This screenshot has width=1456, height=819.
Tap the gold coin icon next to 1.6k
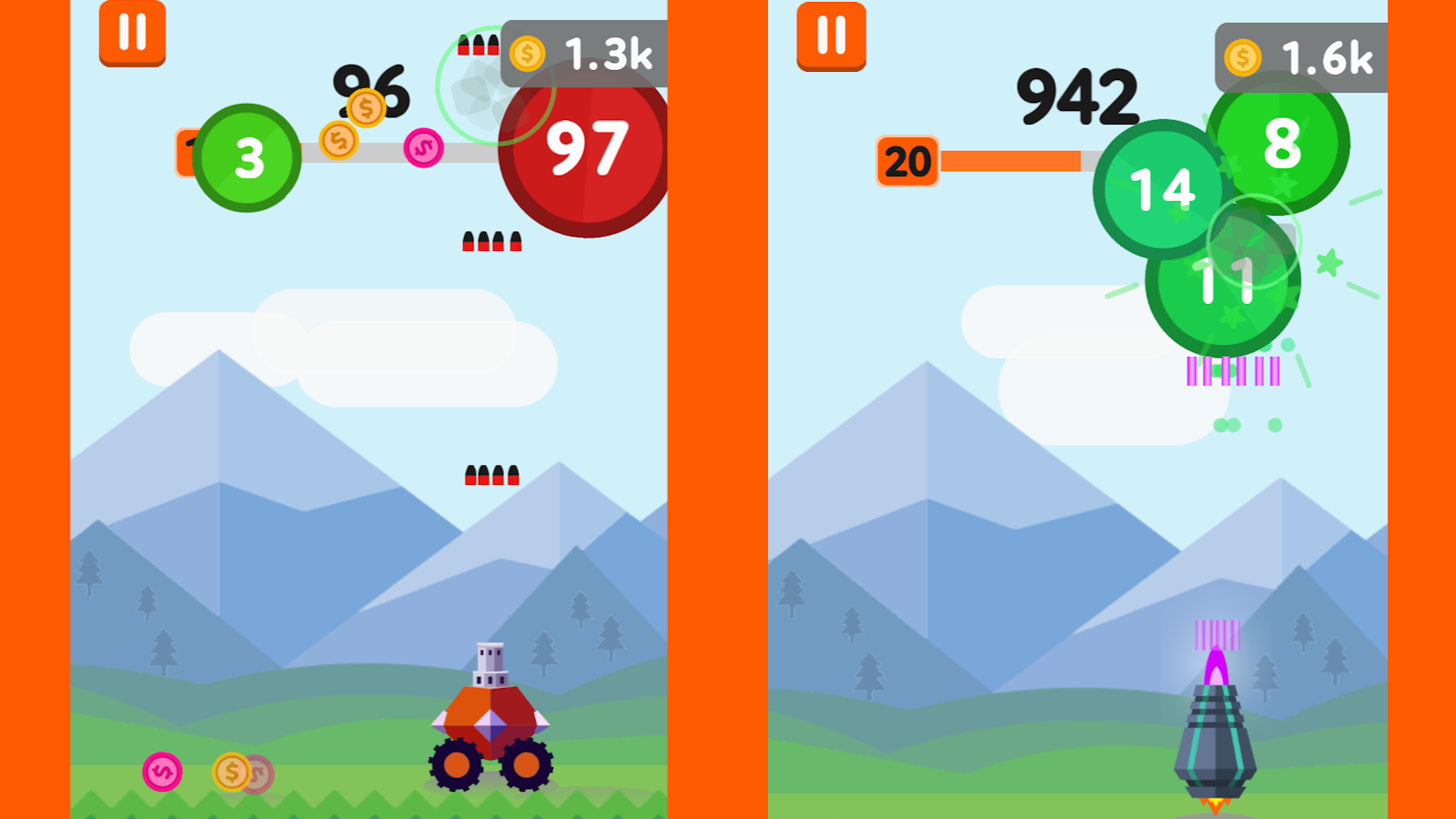(1241, 56)
